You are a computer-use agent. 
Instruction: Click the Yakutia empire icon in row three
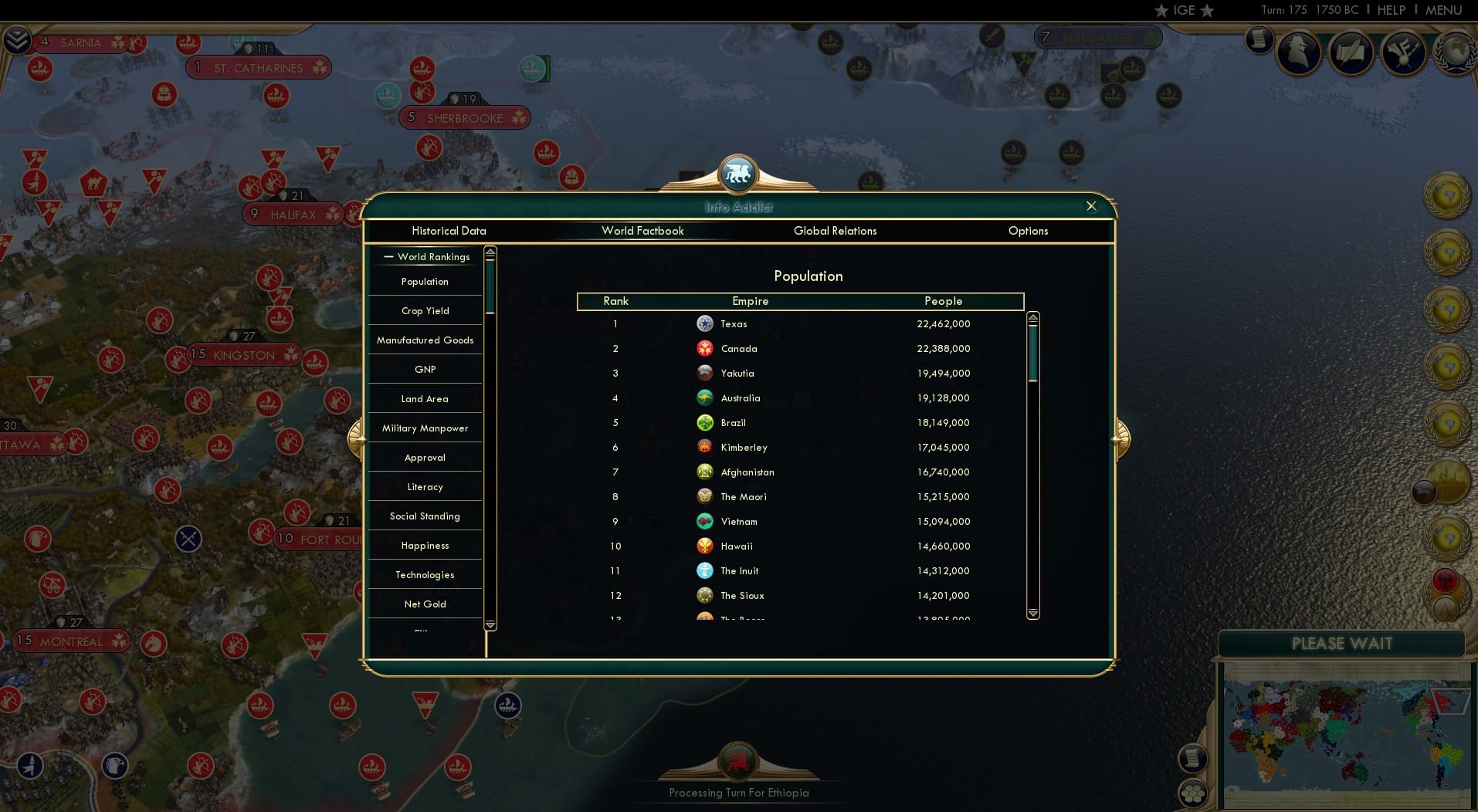pos(705,373)
